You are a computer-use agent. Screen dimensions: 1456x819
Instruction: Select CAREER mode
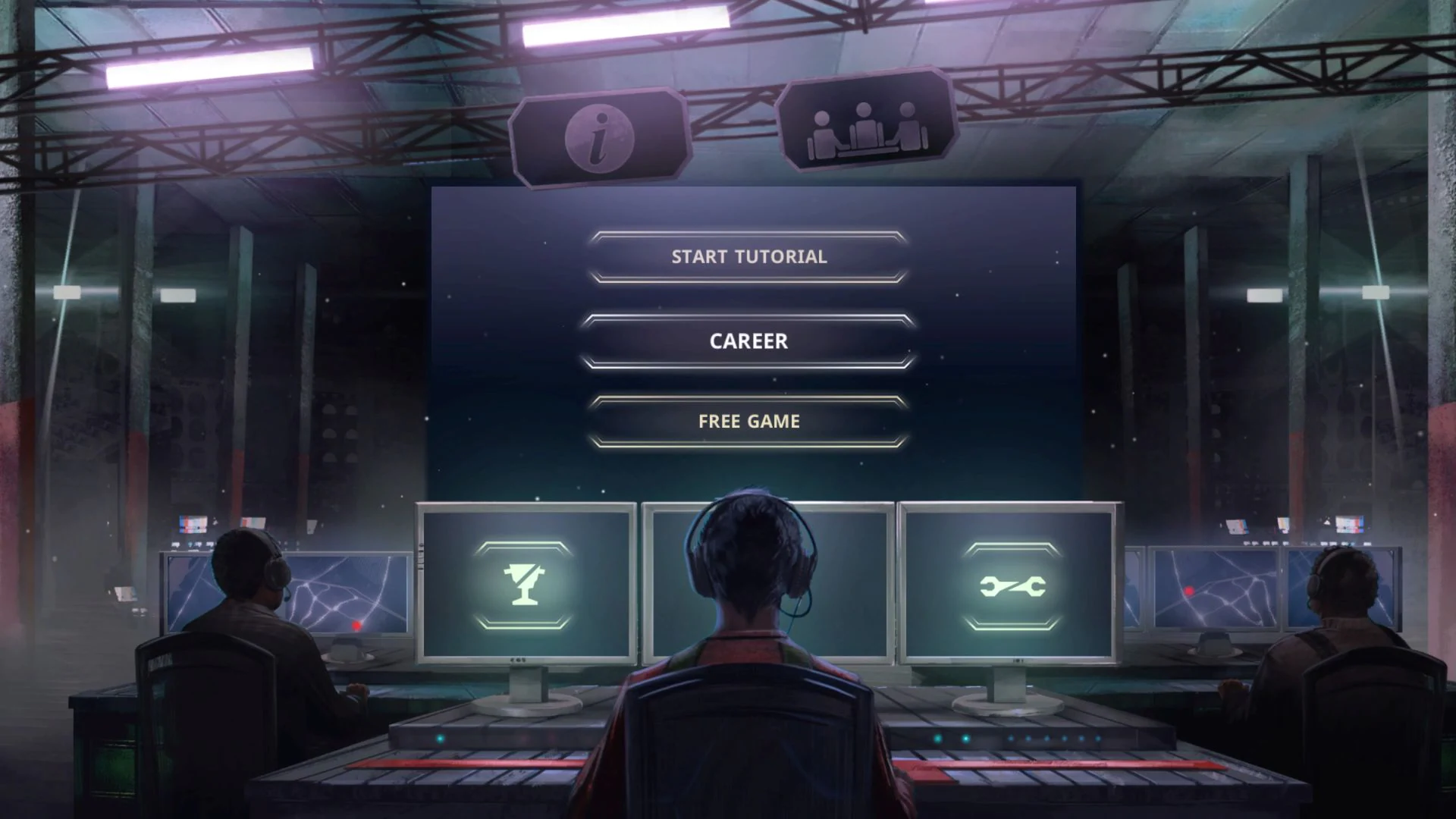(x=748, y=341)
